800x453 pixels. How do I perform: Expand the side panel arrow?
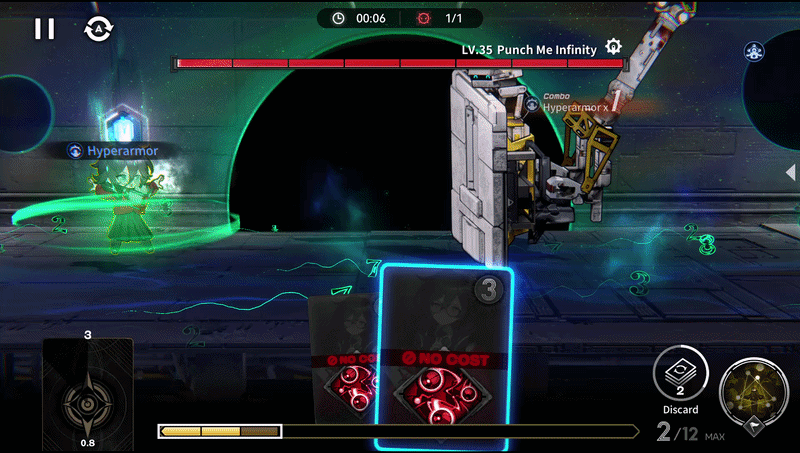[x=791, y=171]
